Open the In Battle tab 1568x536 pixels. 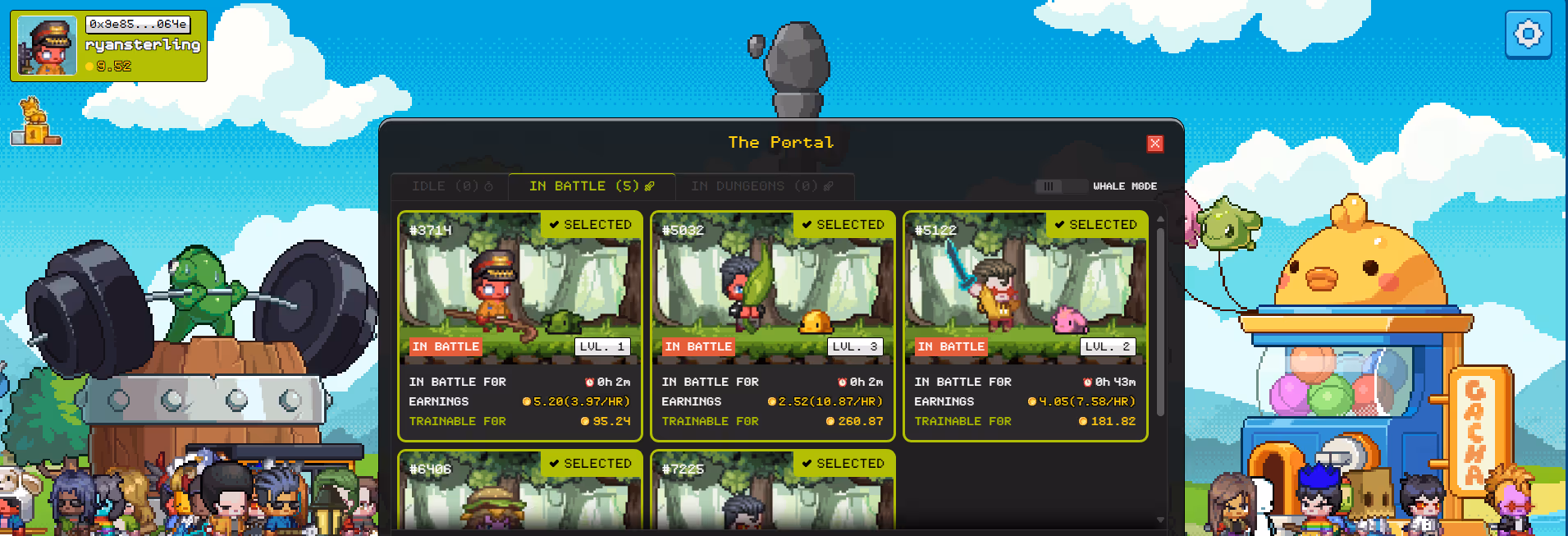pos(591,186)
